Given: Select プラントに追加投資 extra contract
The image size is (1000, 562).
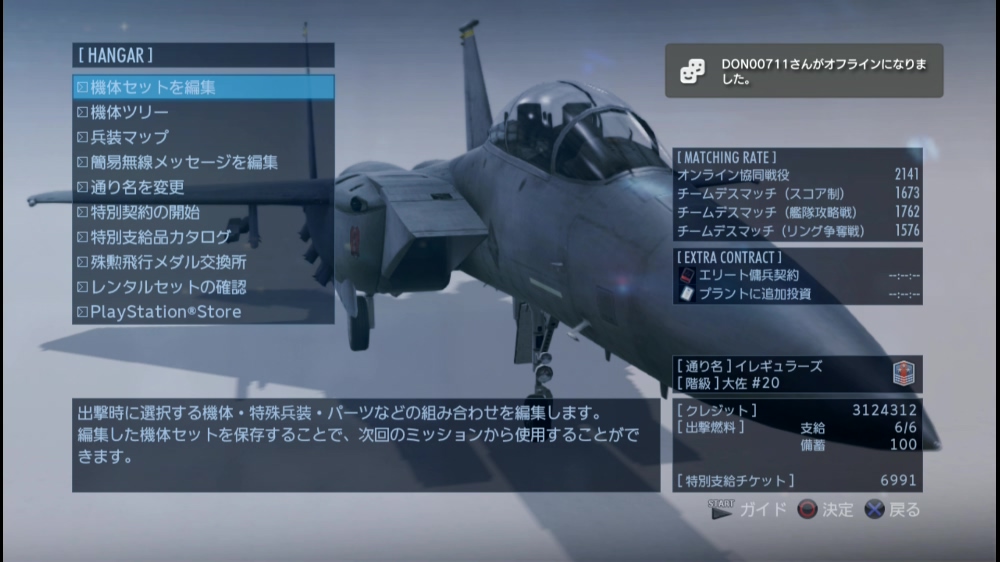Looking at the screenshot, I should point(797,294).
